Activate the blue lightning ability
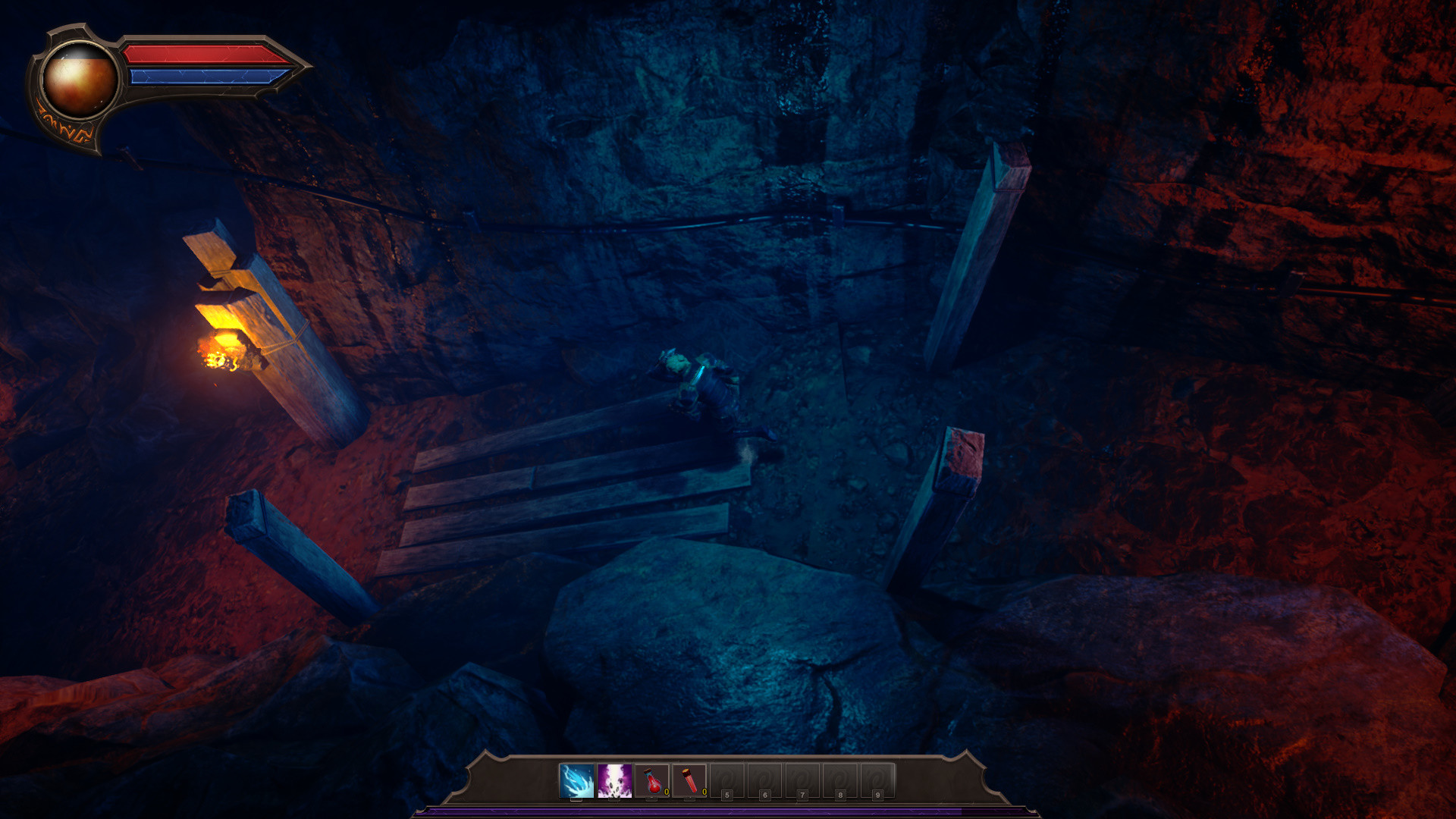Viewport: 1456px width, 819px height. [576, 781]
